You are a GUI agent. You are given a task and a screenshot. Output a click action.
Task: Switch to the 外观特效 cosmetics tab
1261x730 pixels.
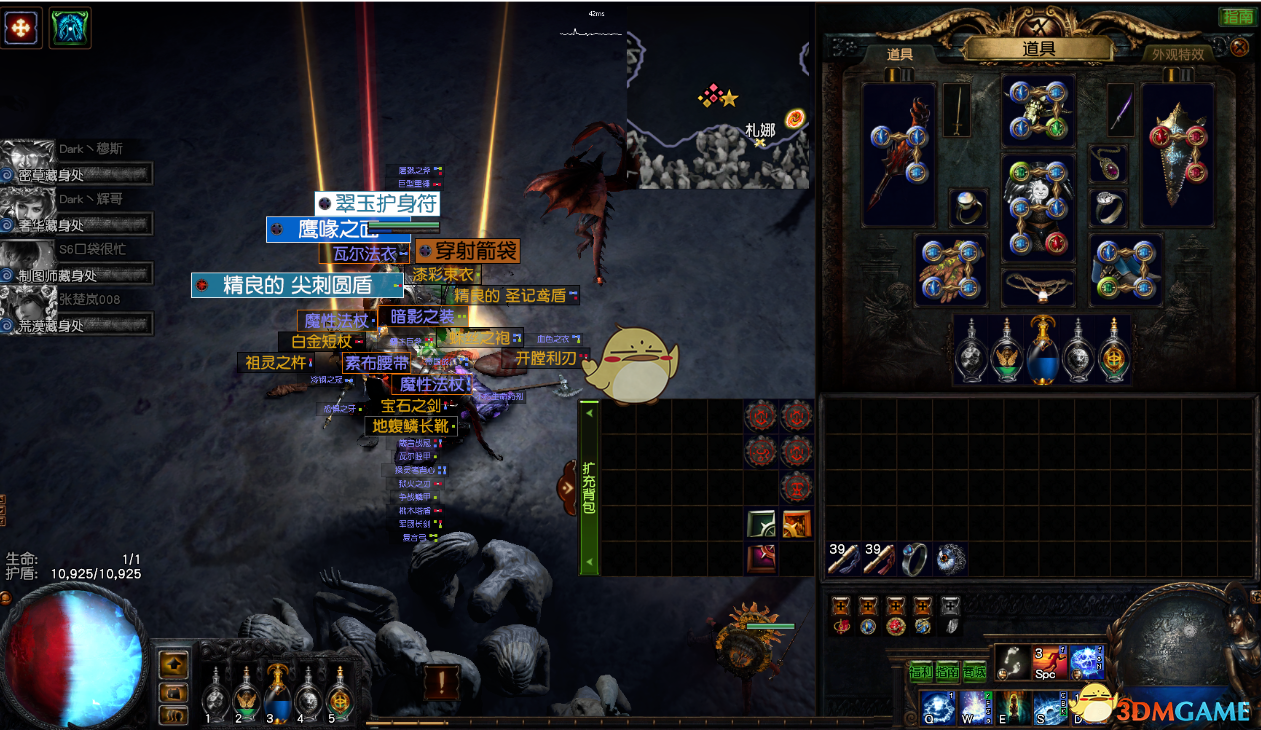(x=1178, y=54)
